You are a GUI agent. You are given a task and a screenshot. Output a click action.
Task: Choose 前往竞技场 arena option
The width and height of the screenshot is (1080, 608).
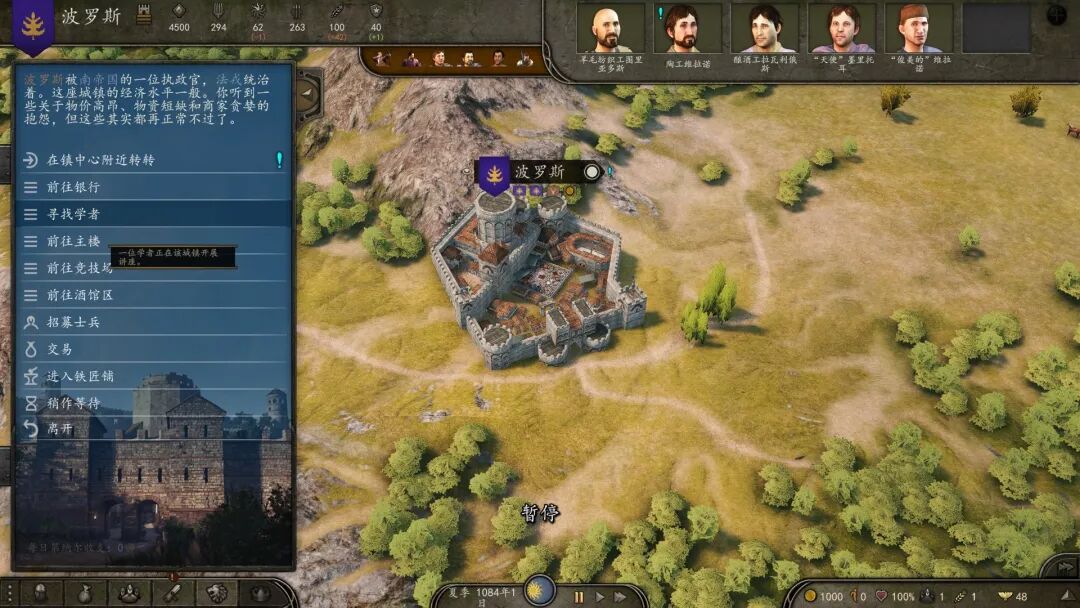[x=80, y=268]
